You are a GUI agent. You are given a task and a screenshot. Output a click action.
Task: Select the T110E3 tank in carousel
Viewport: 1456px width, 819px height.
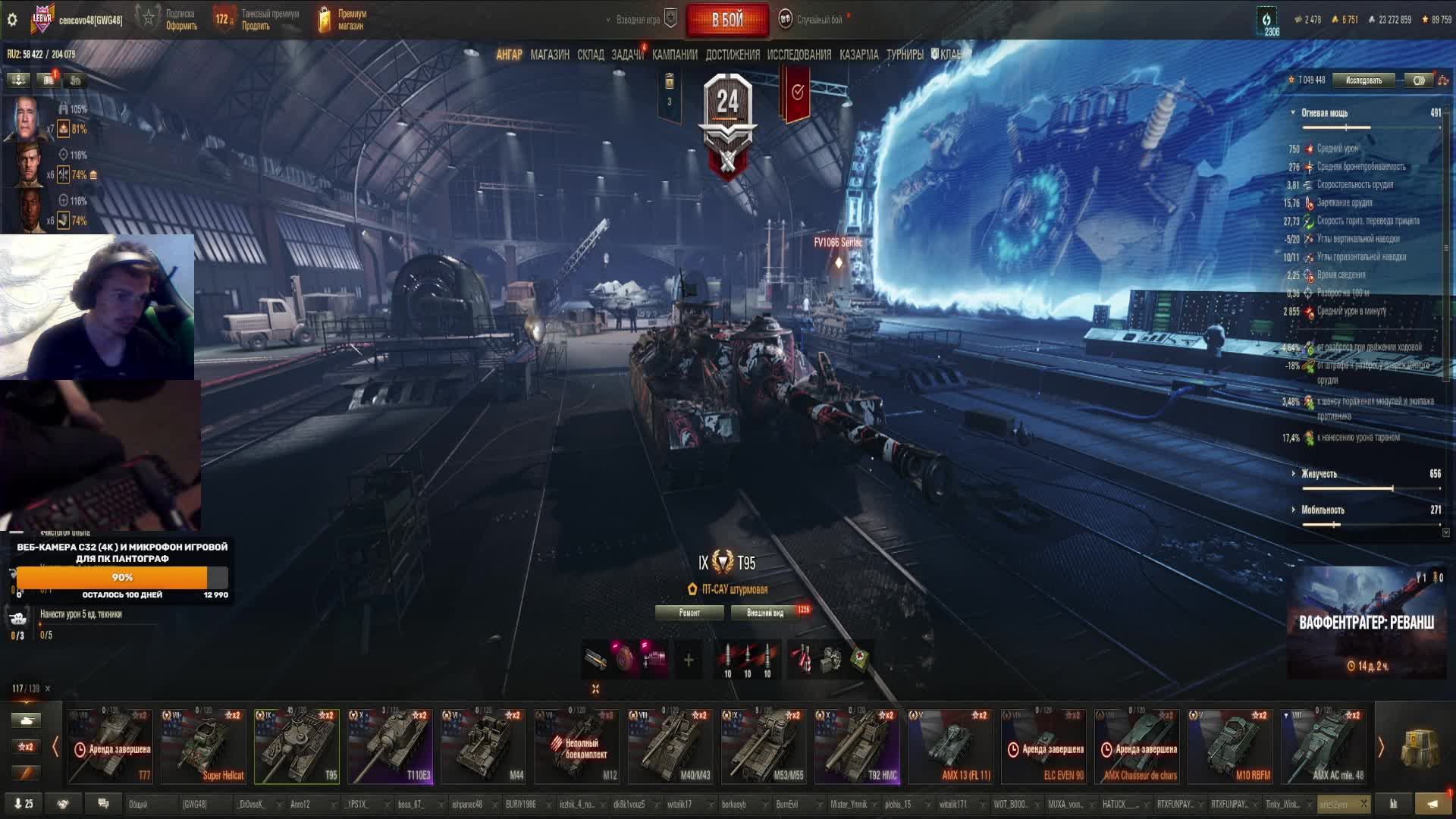coord(390,746)
